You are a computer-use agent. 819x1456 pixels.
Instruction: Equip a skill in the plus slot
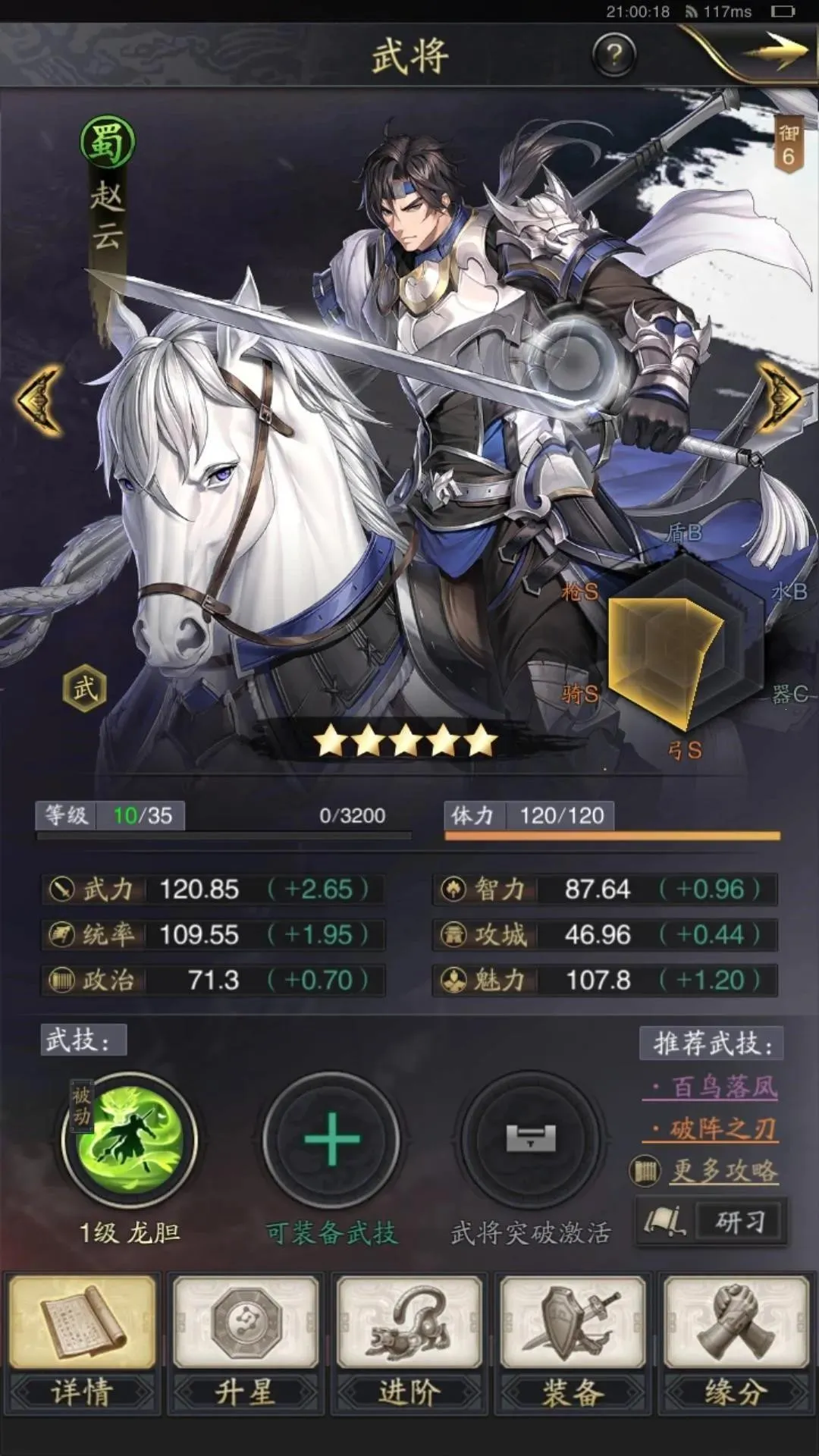point(331,1140)
